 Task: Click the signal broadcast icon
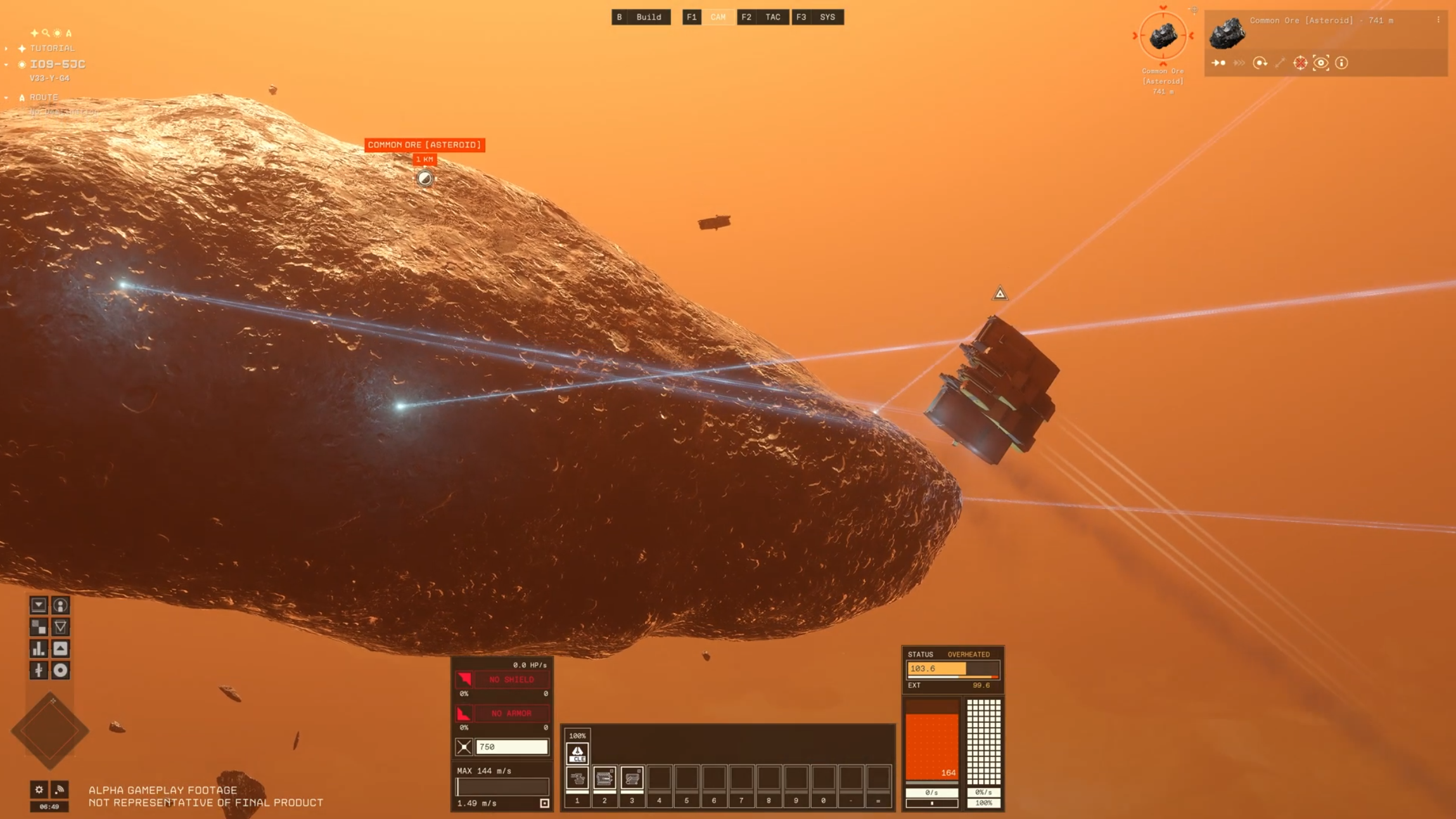point(60,789)
